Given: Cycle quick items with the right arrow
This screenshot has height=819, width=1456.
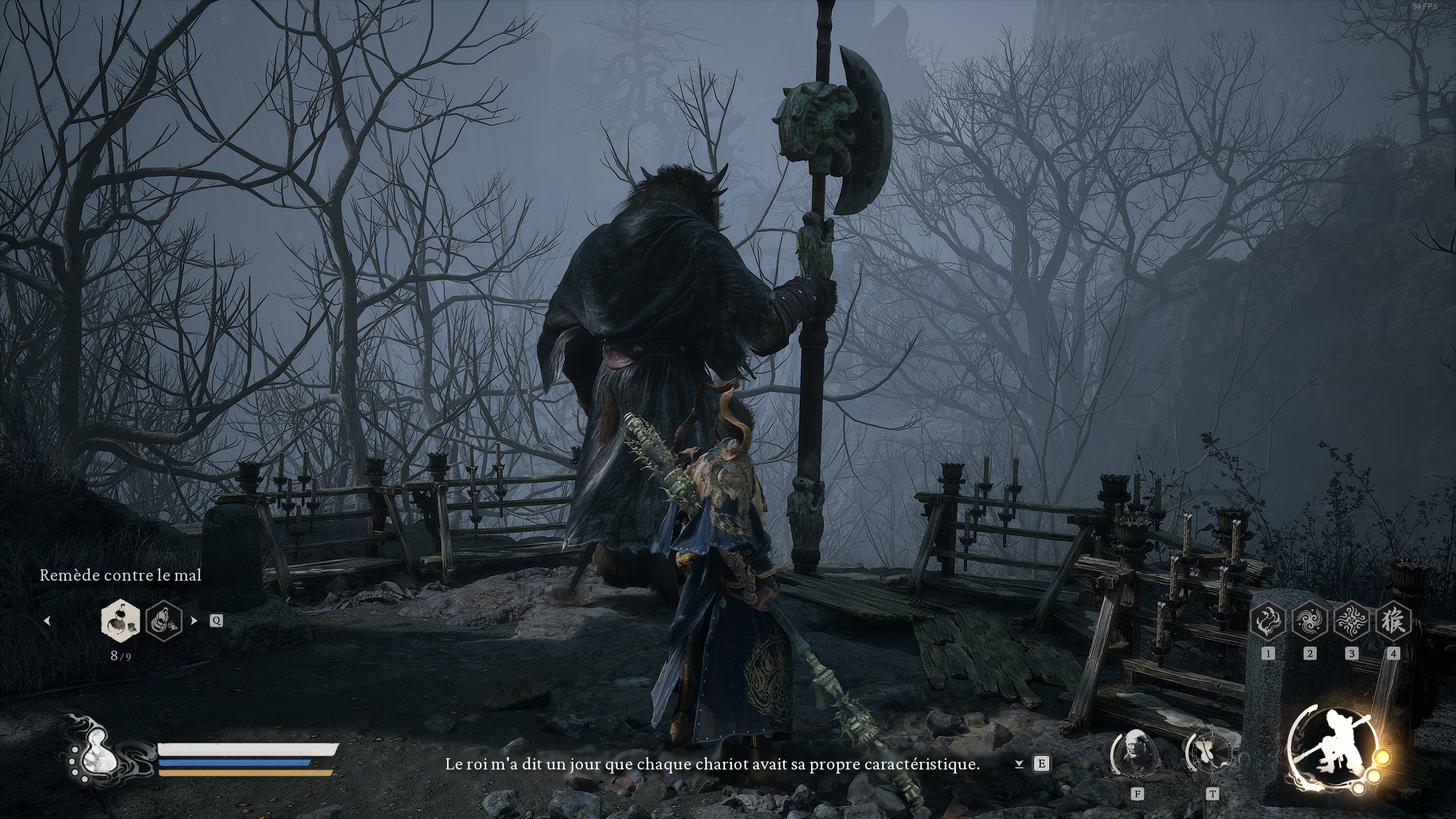Looking at the screenshot, I should [x=194, y=621].
